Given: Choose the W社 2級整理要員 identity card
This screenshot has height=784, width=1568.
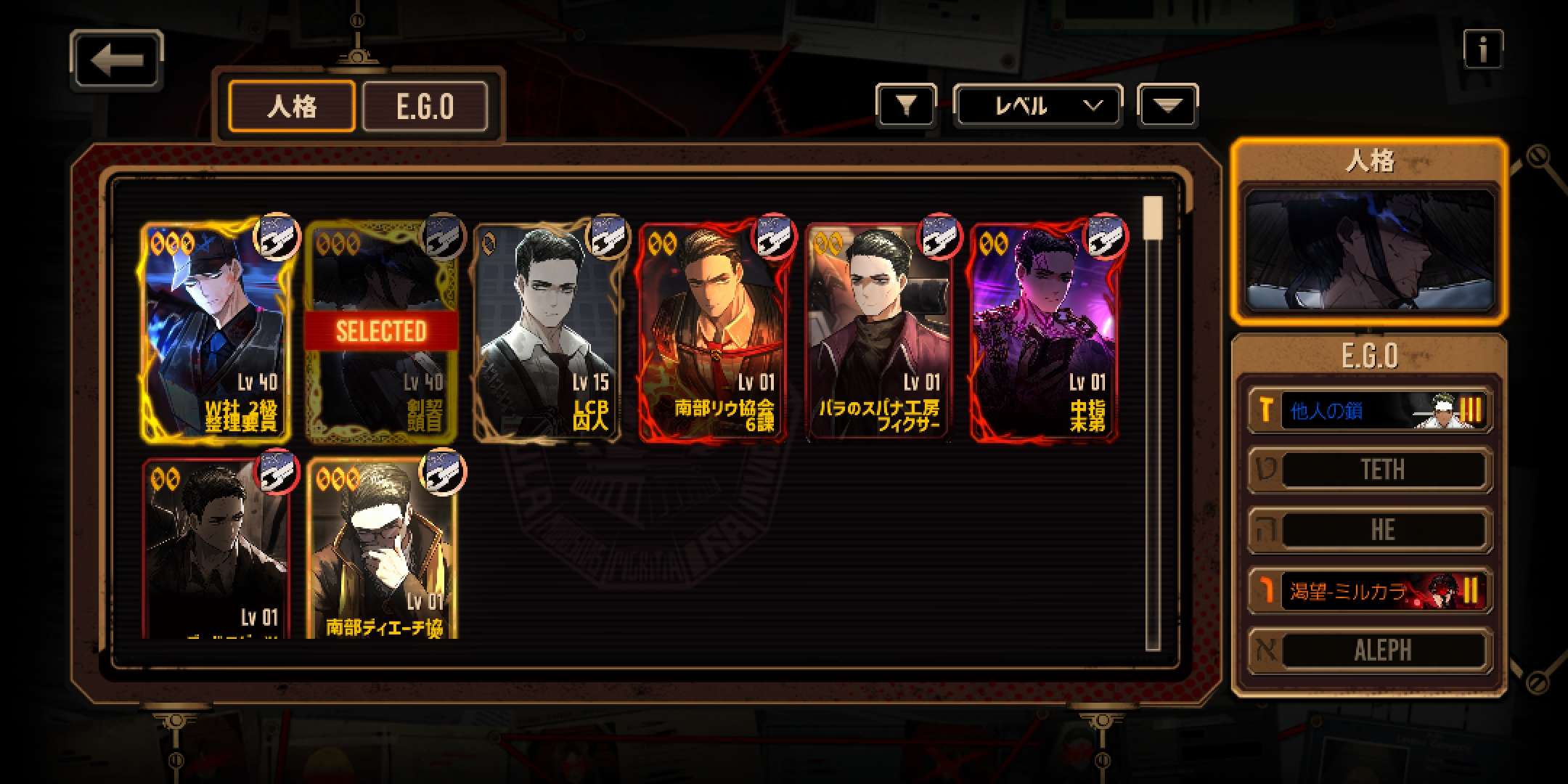Looking at the screenshot, I should [x=216, y=331].
